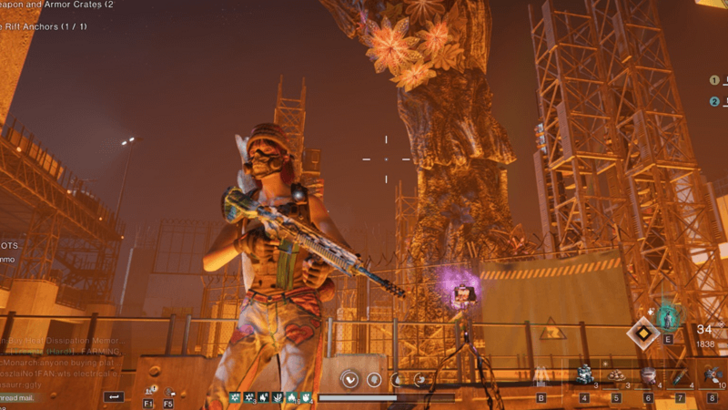Use the canned item in hotbar slot 6
Screen dimensions: 728x410
pyautogui.click(x=648, y=376)
